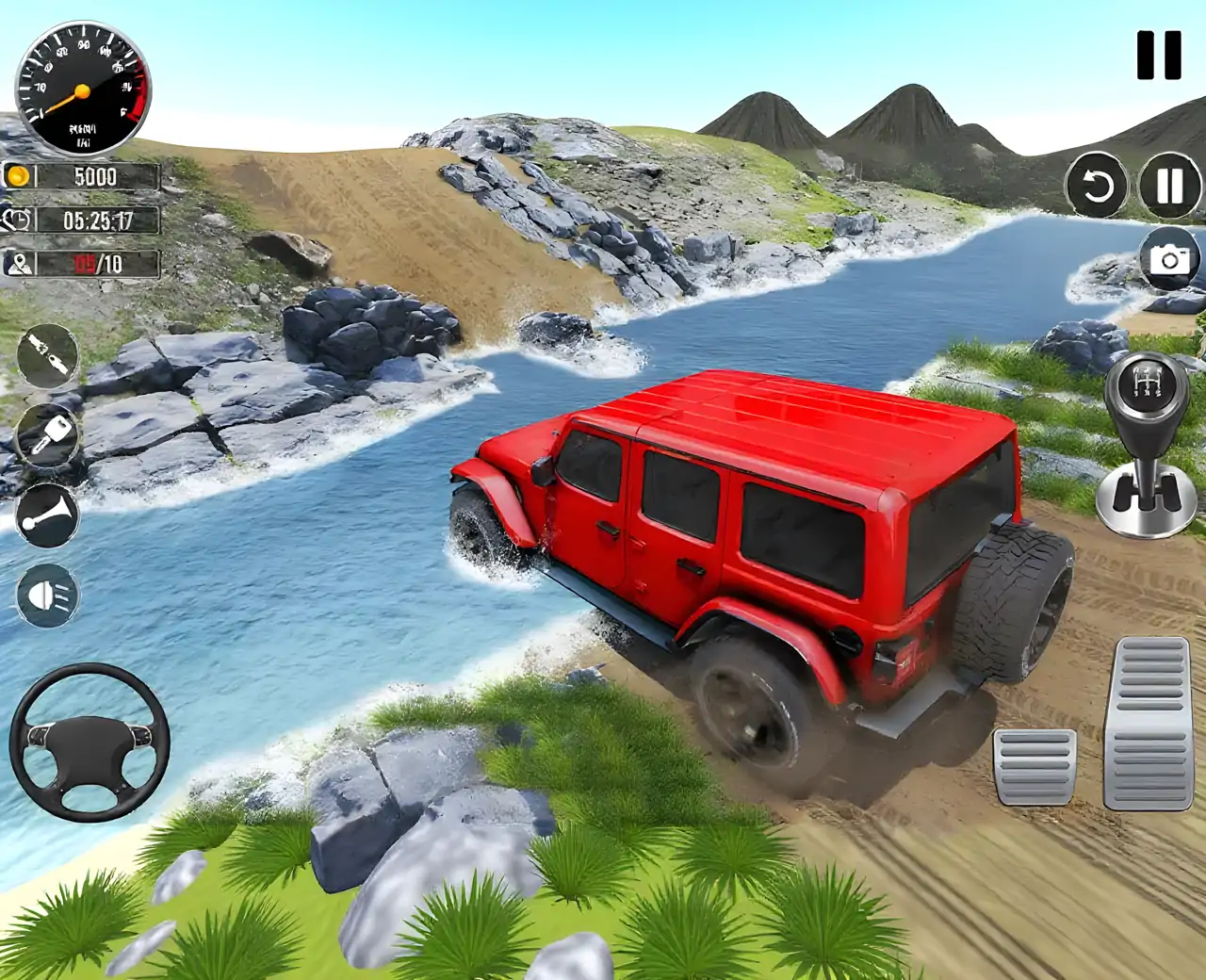Toggle the headlights icon
Viewport: 1206px width, 980px height.
coord(47,596)
